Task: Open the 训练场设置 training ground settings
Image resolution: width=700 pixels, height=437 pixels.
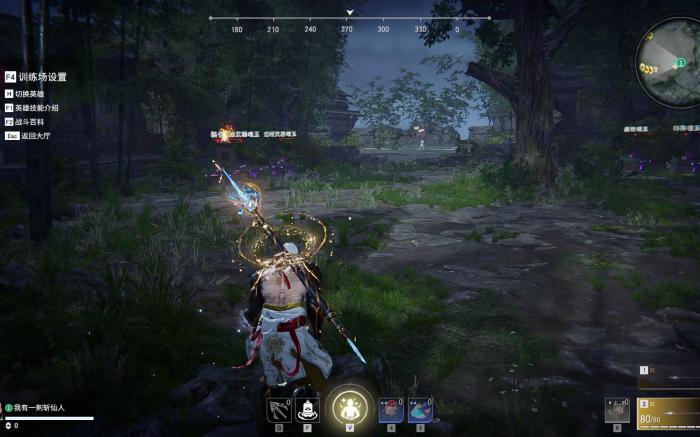Action: [42, 77]
